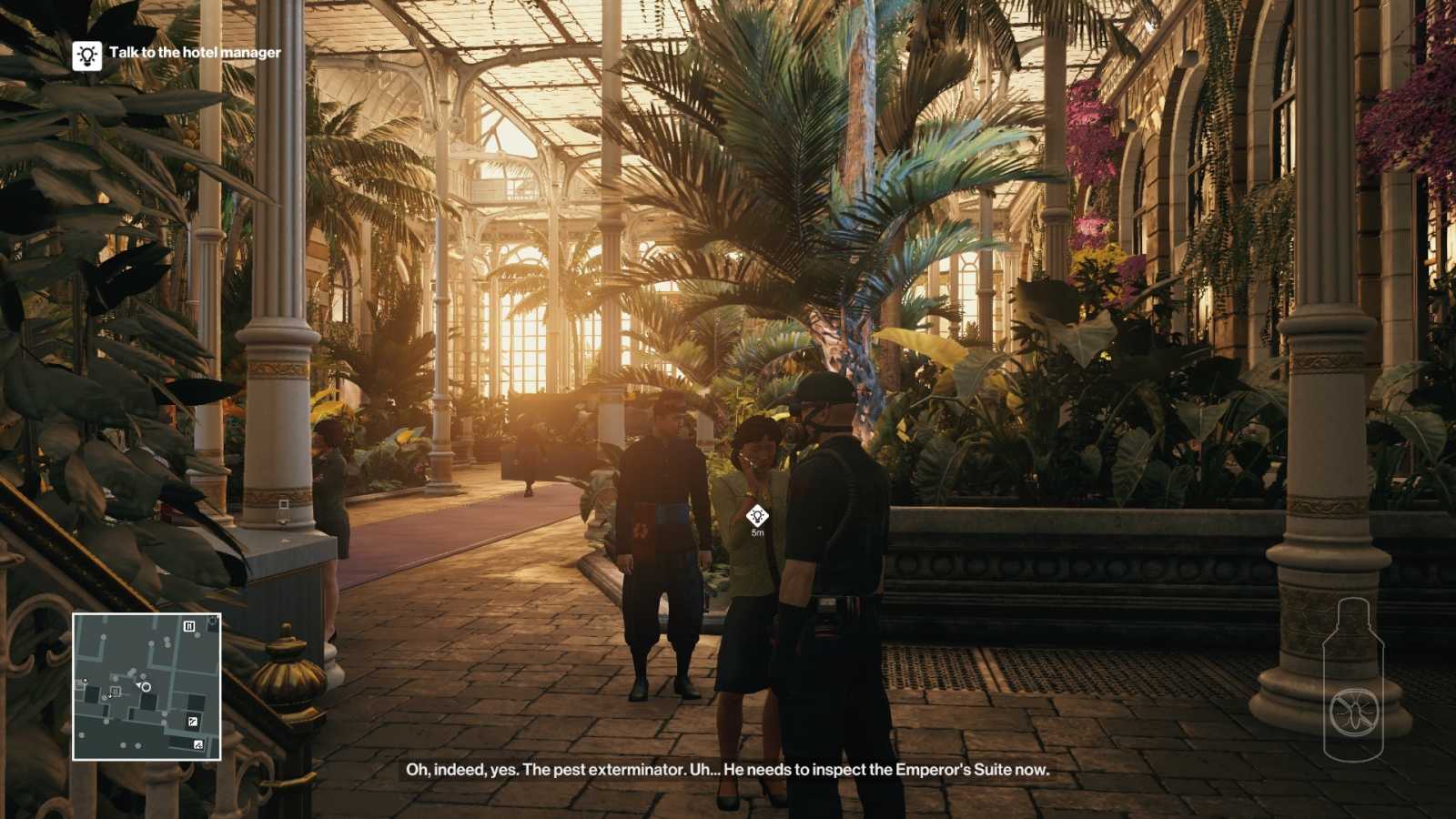Click the white objective circle on the minimap
Image resolution: width=1456 pixels, height=819 pixels.
click(146, 687)
